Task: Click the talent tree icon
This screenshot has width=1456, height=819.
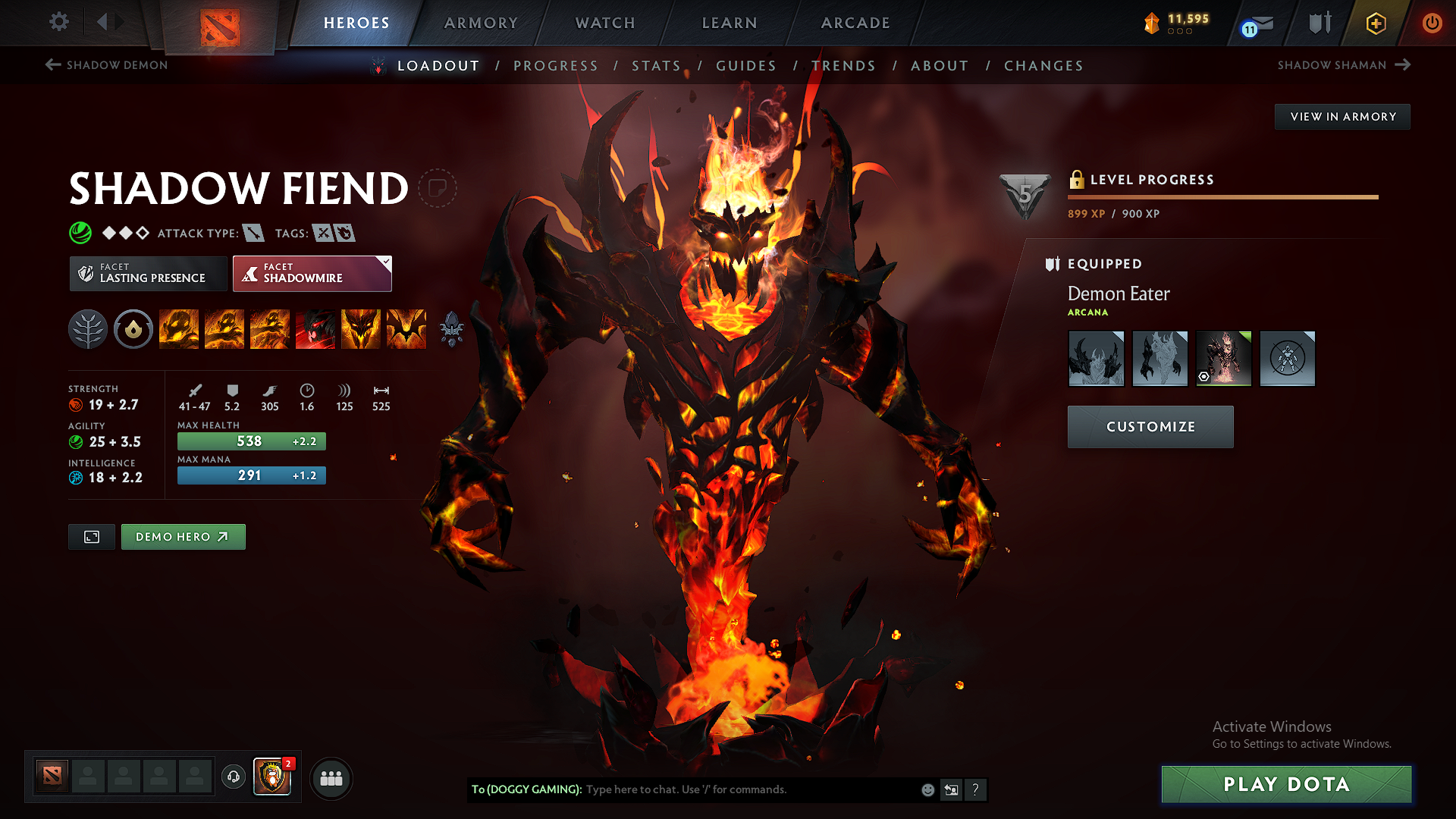Action: [x=88, y=328]
